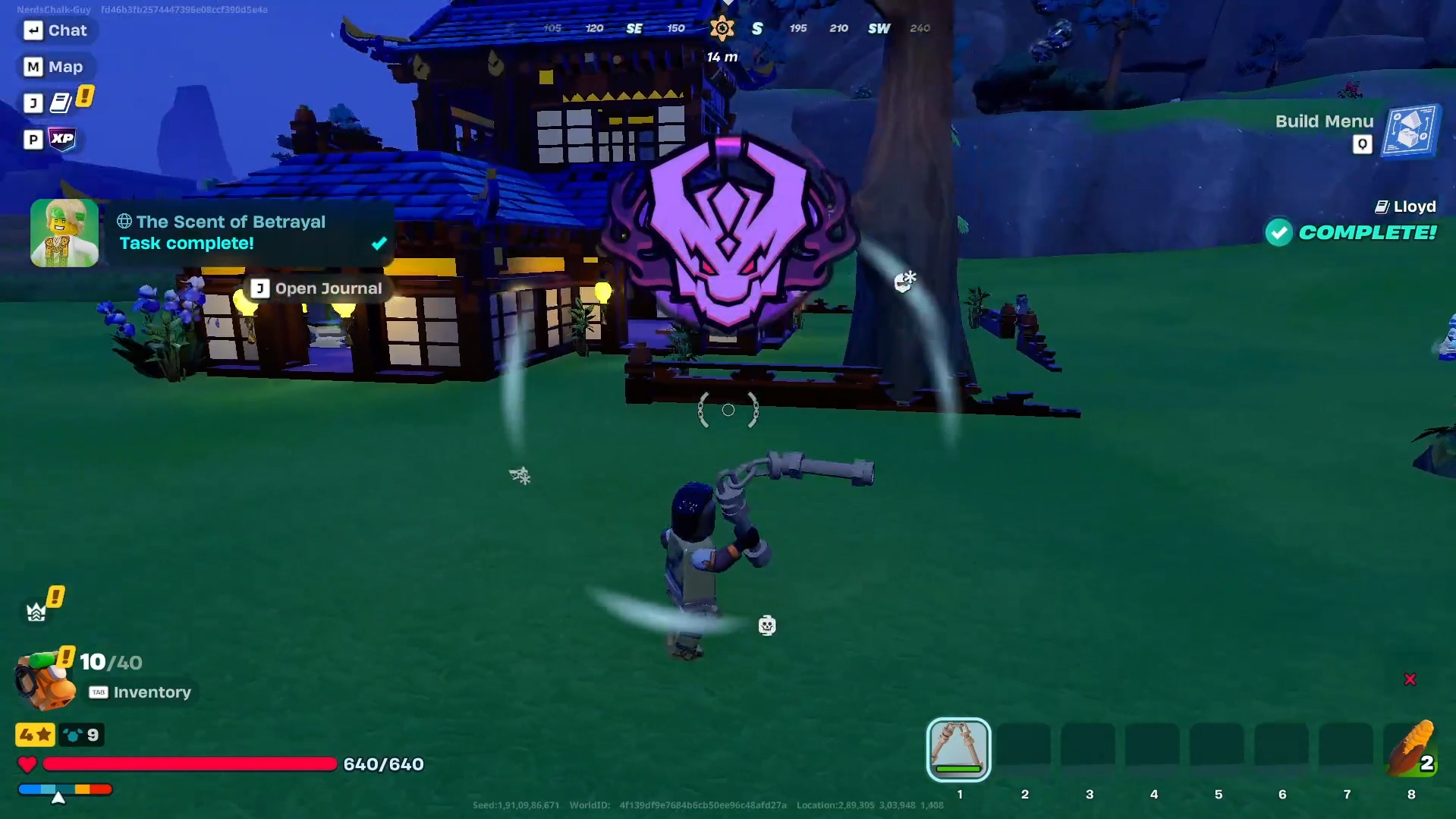Select the quest giver portrait thumbnail
Screen dimensions: 1456x819
[64, 232]
